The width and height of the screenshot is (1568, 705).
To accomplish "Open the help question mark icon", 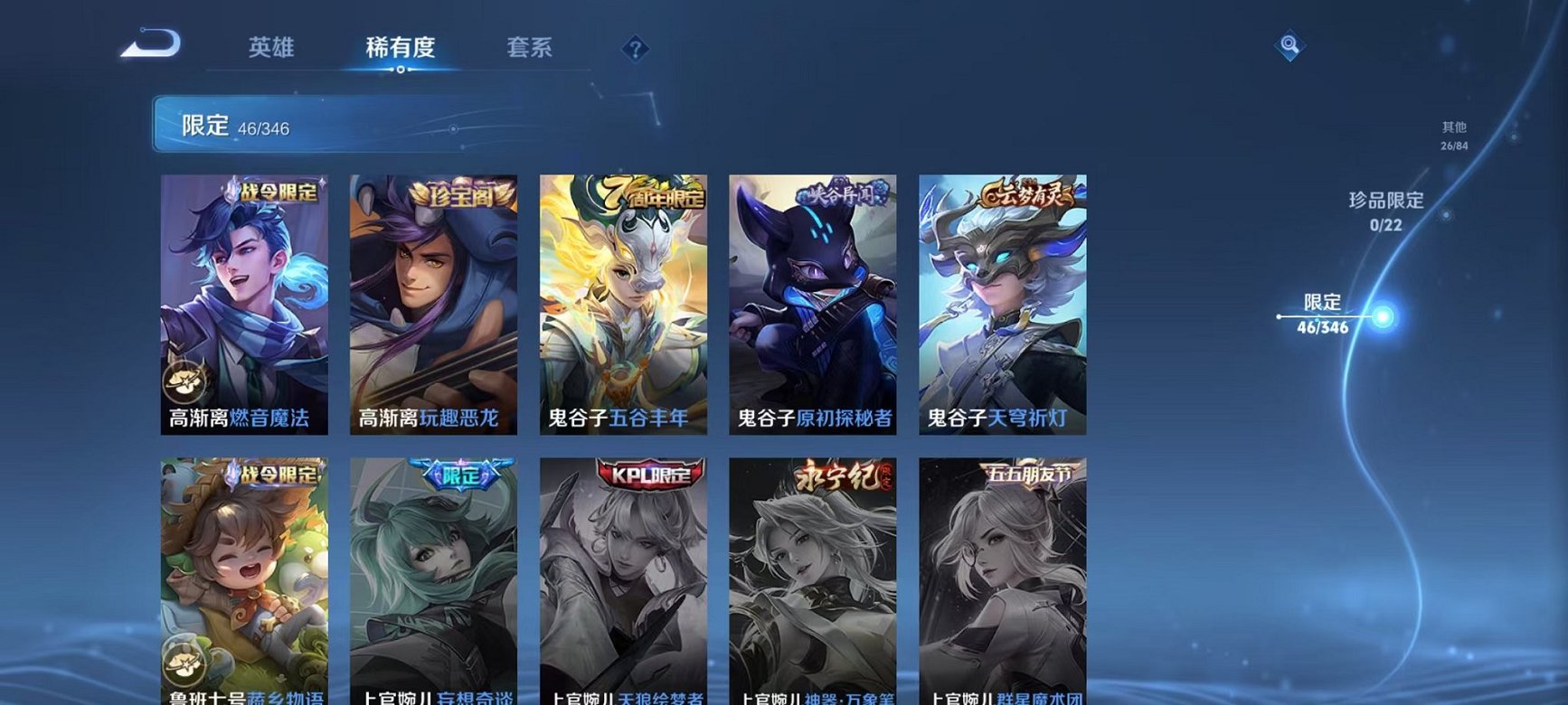I will tap(638, 51).
